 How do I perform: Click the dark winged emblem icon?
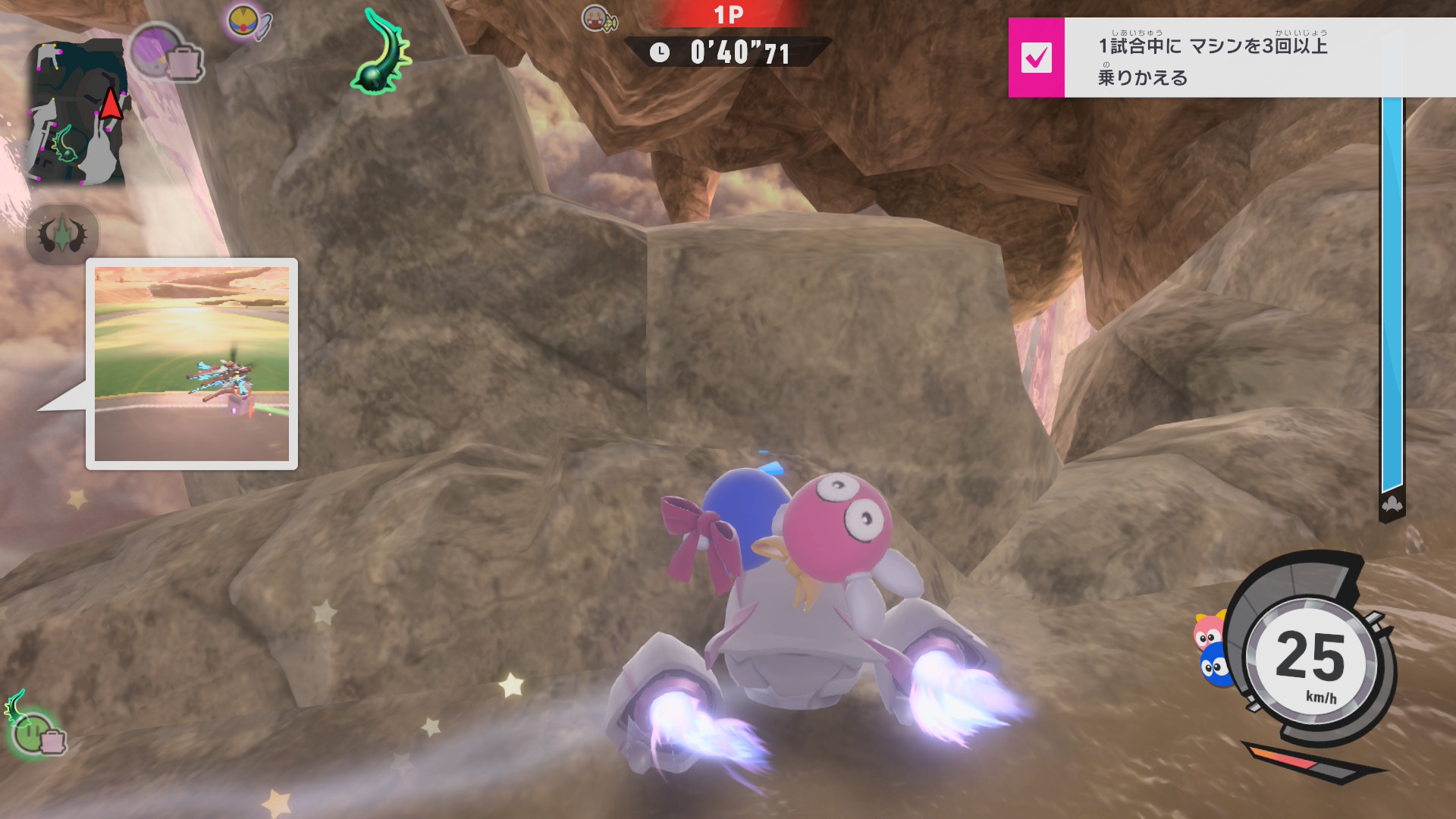point(62,235)
